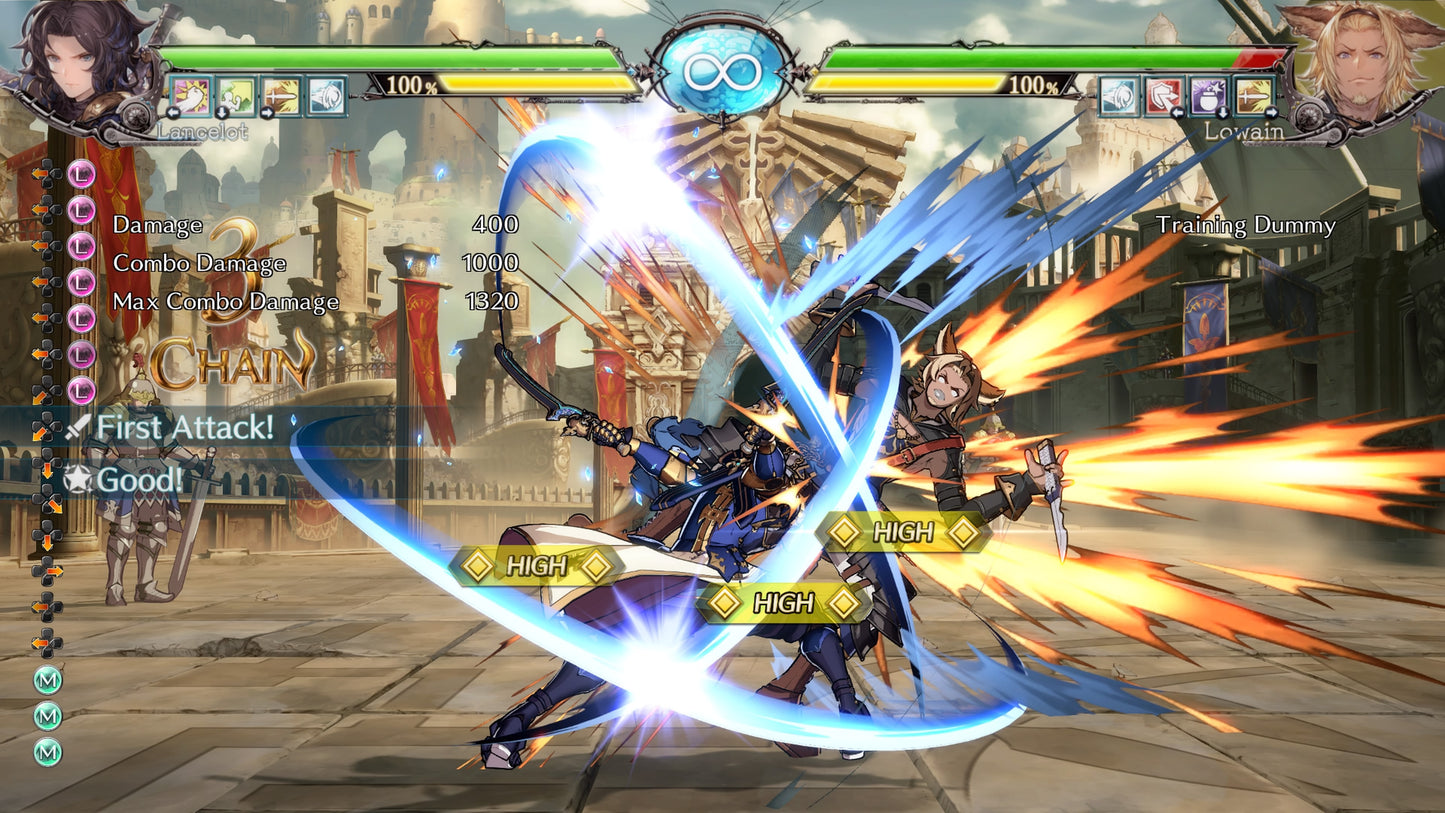Click the infinity round timer emblem
The width and height of the screenshot is (1445, 813).
[x=722, y=70]
